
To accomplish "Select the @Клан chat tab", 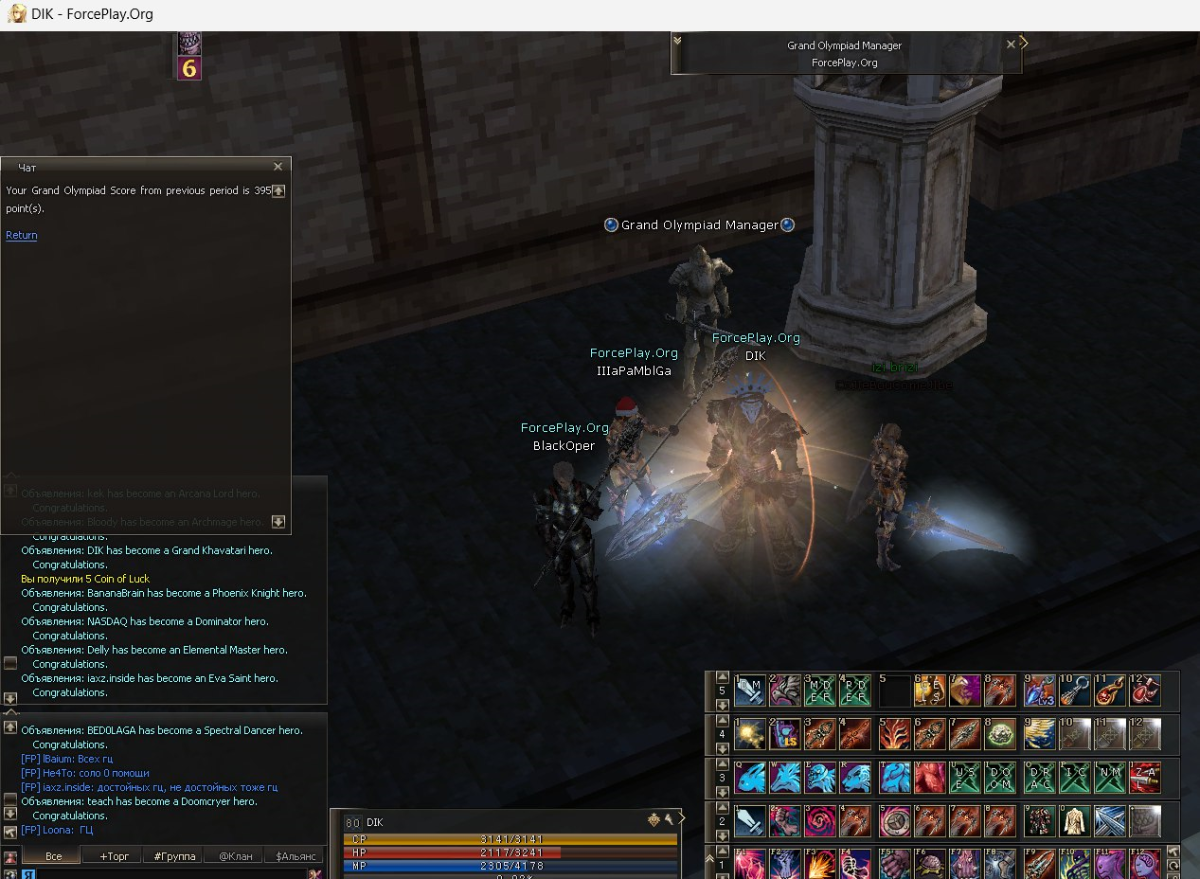I will [234, 856].
